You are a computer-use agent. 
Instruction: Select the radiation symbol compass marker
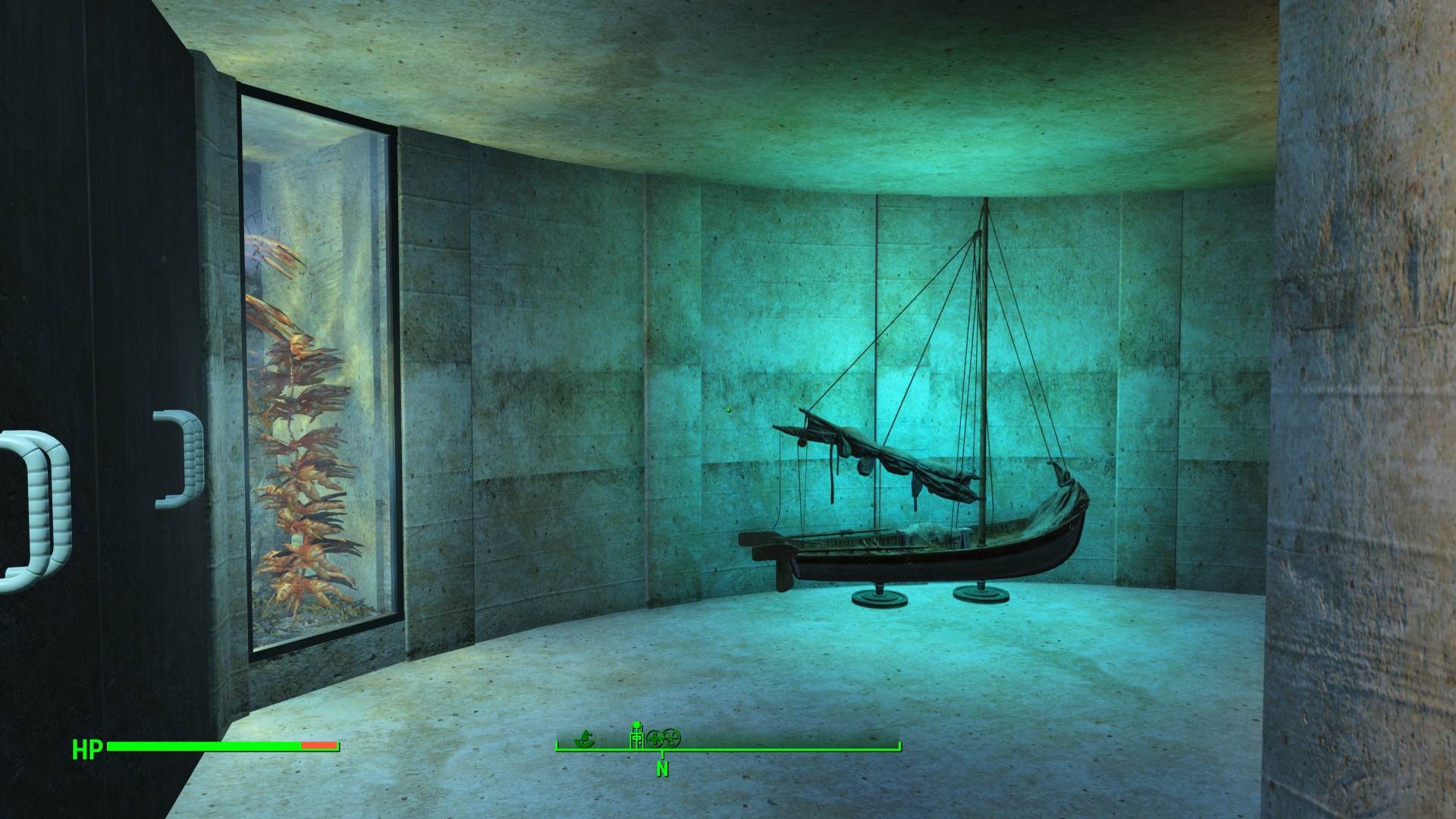click(671, 737)
